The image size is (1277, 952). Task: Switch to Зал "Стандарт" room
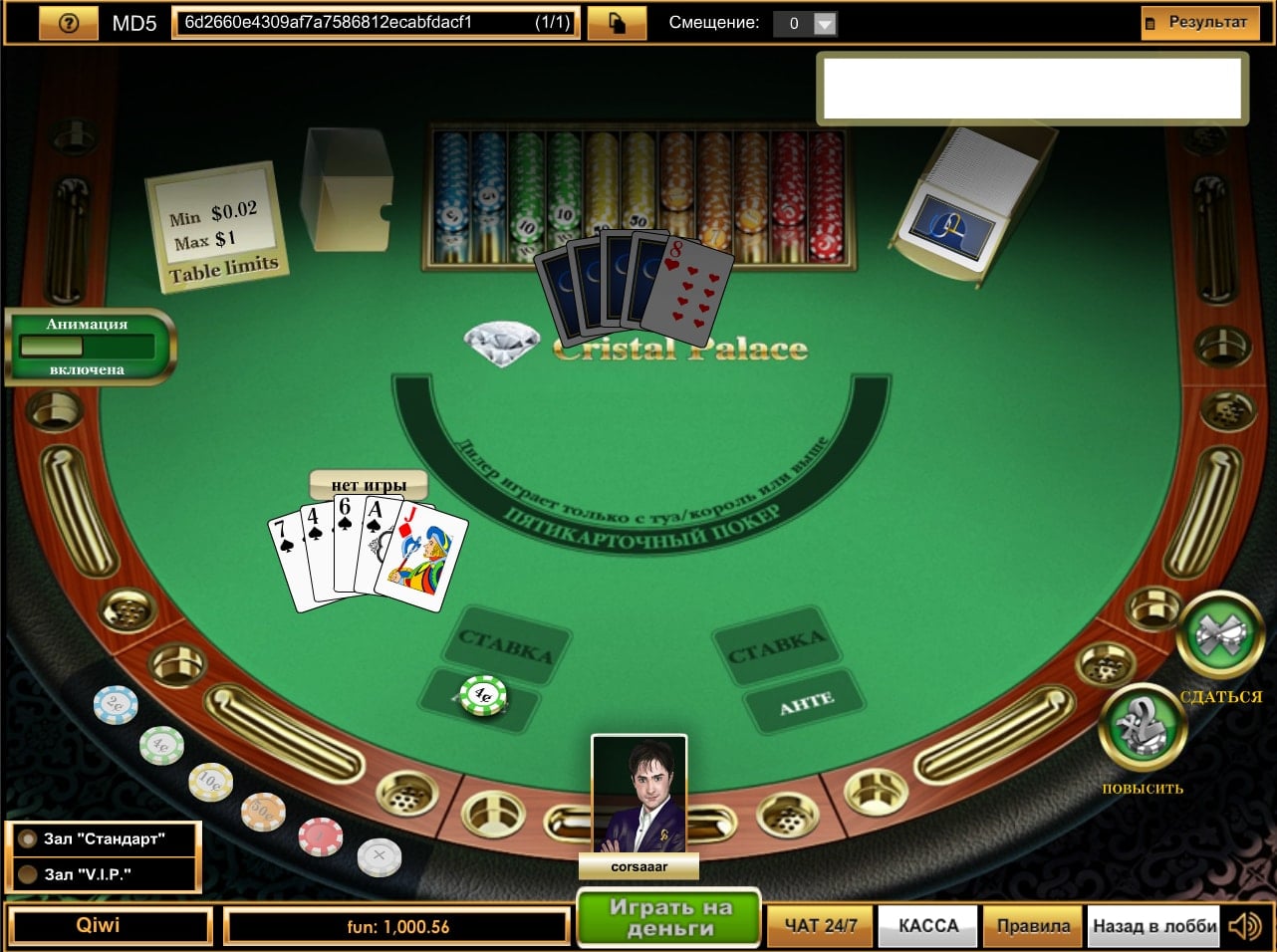(104, 838)
